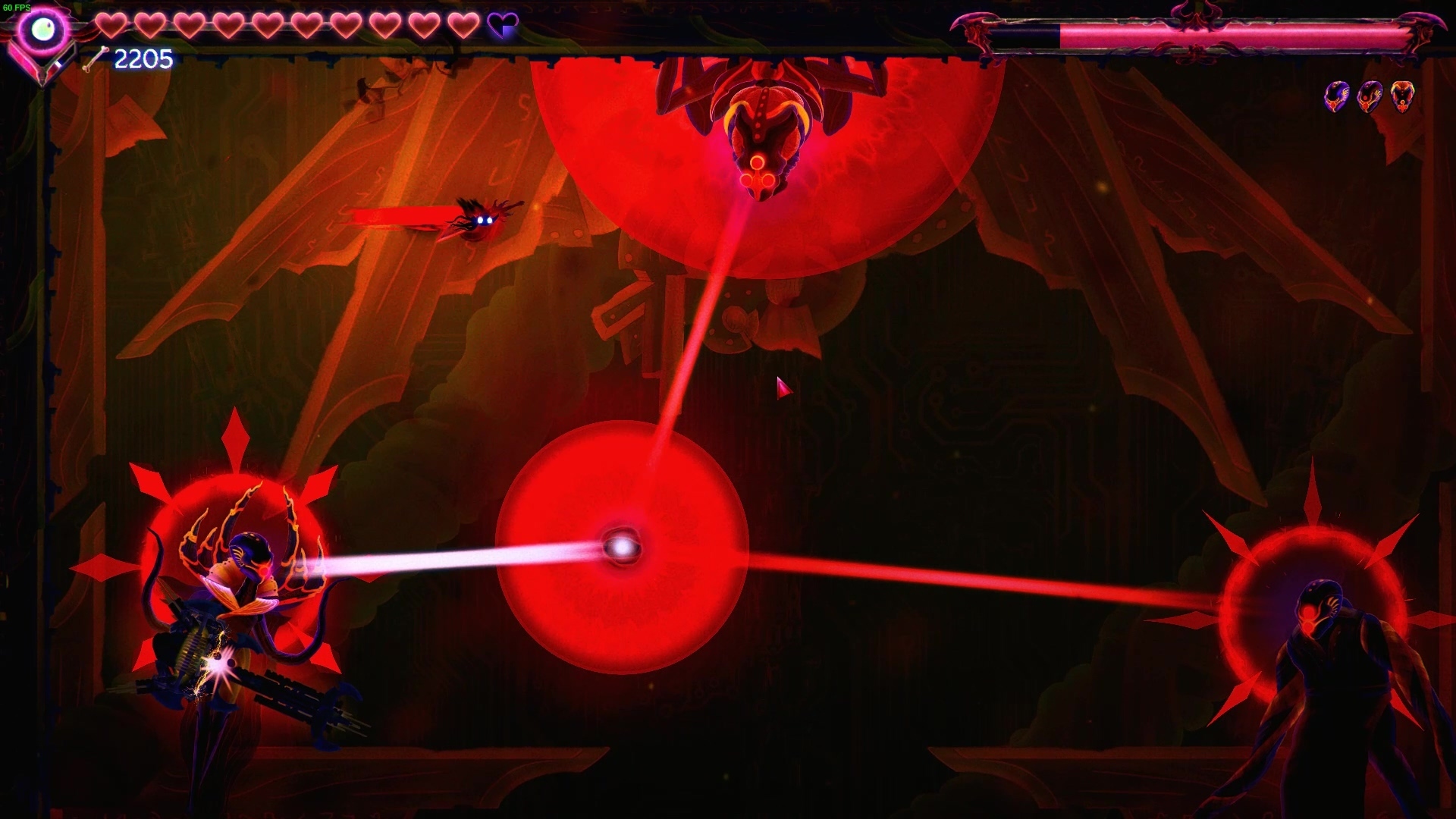Screen dimensions: 1456x819
Task: Click the front-facing red mask icon
Action: pyautogui.click(x=1402, y=96)
